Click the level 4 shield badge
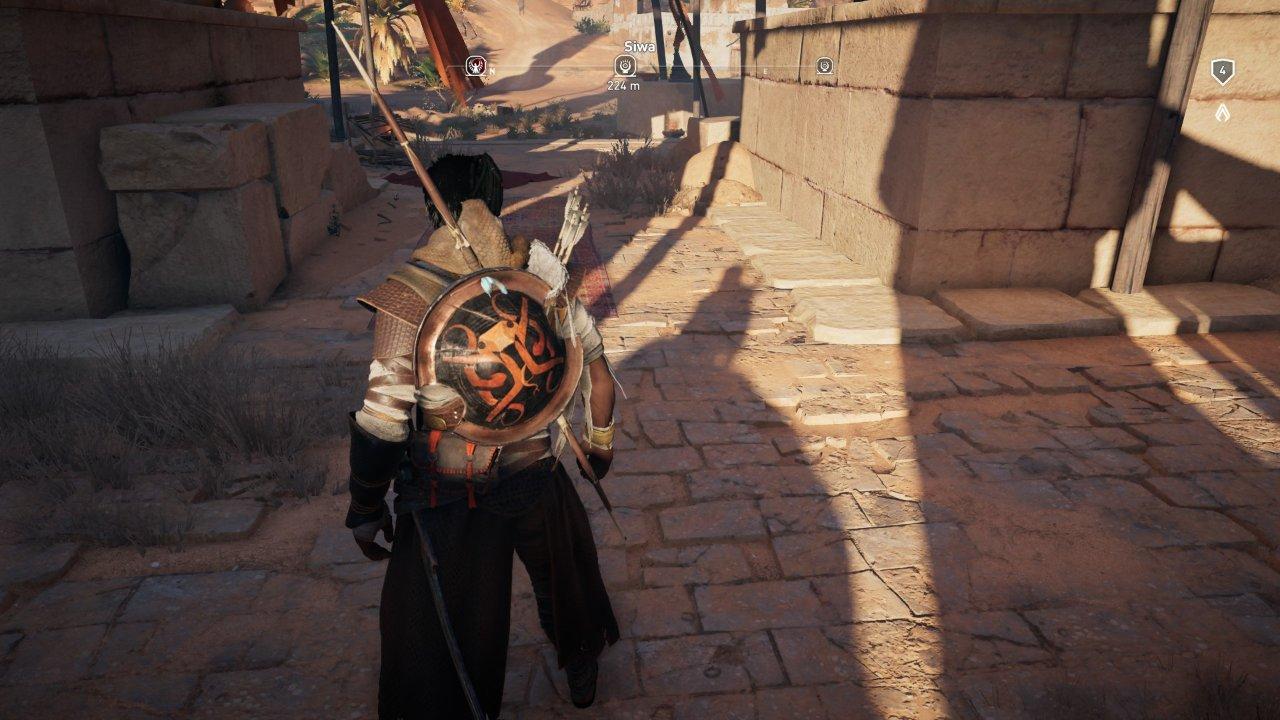Image resolution: width=1280 pixels, height=720 pixels. pos(1222,71)
